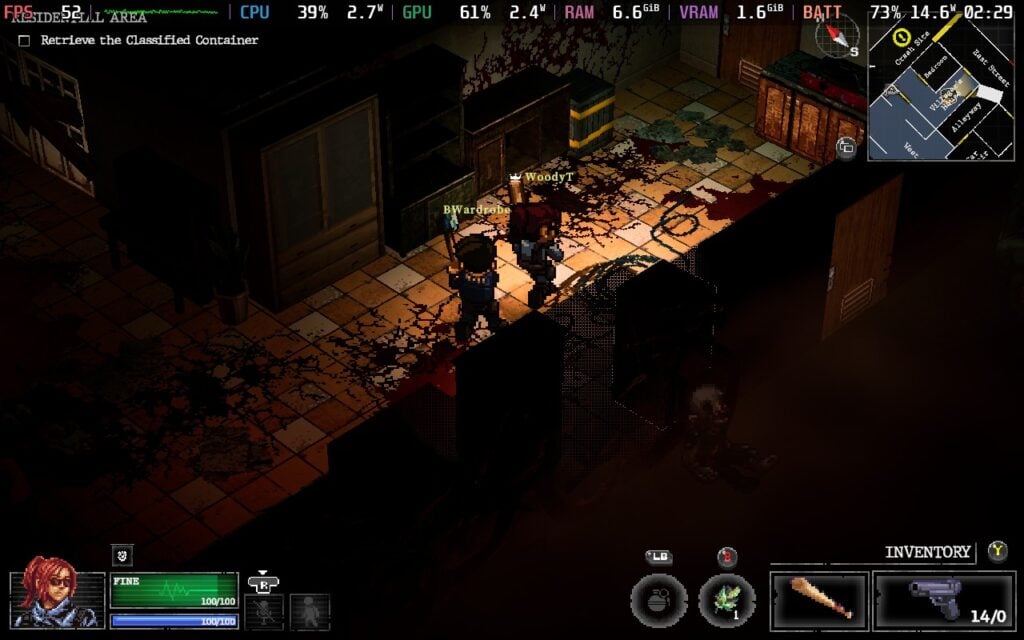The image size is (1024, 640).
Task: Click the red-haired character portrait
Action: point(58,599)
